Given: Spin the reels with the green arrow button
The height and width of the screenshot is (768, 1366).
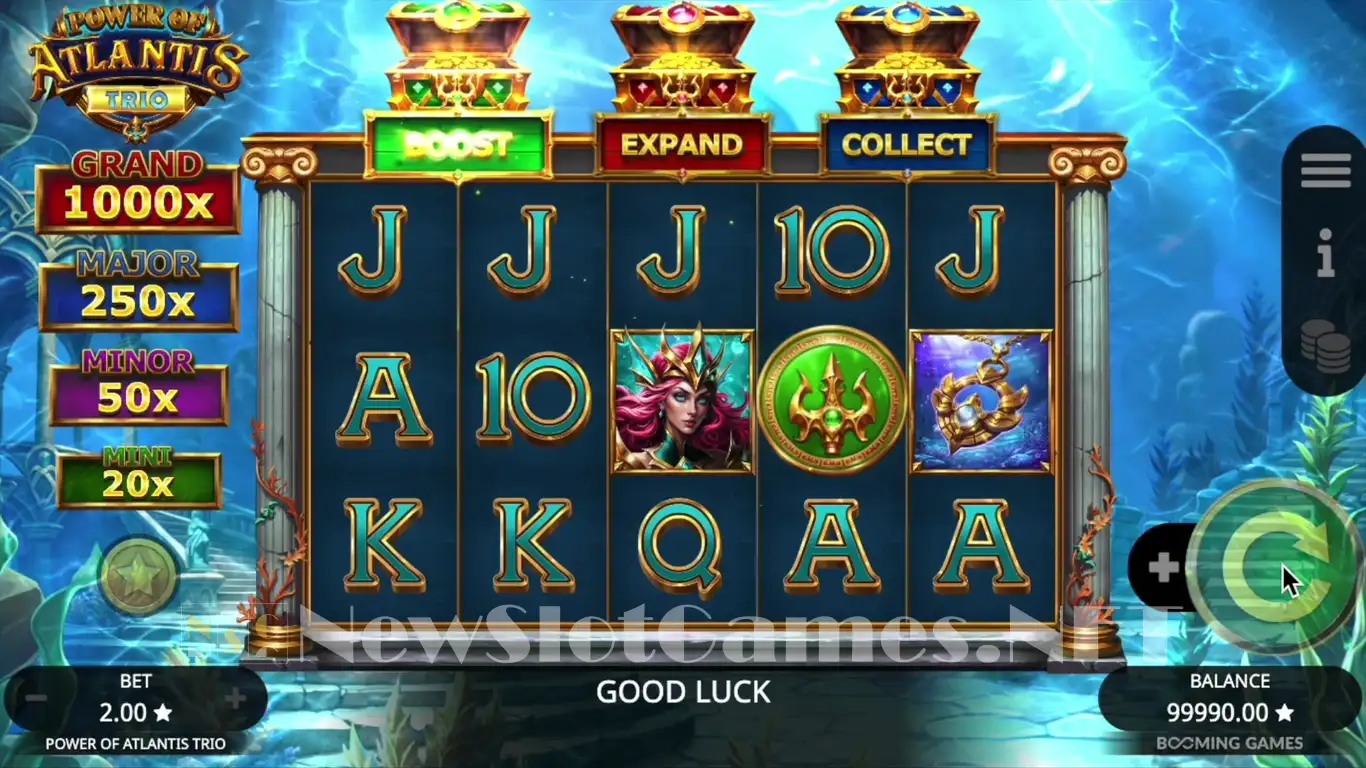Looking at the screenshot, I should (1275, 565).
